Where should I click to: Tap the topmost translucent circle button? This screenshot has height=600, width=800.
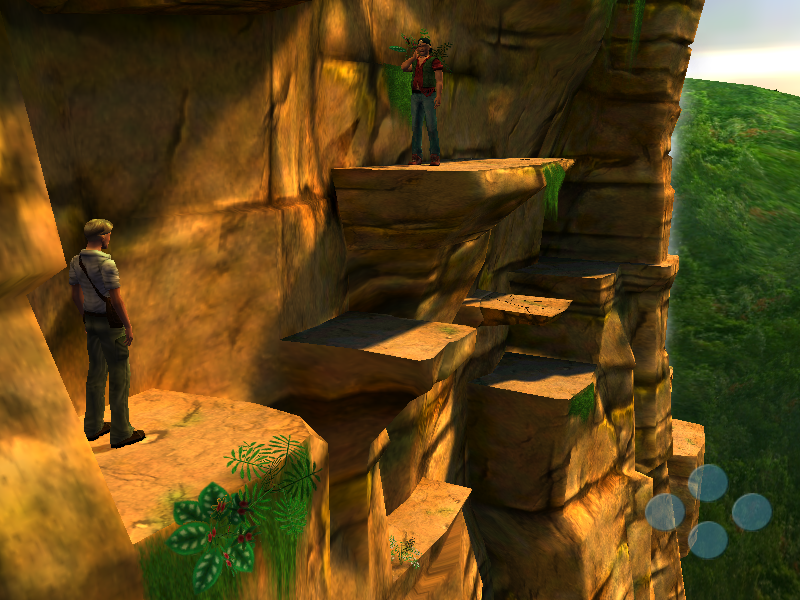click(708, 483)
